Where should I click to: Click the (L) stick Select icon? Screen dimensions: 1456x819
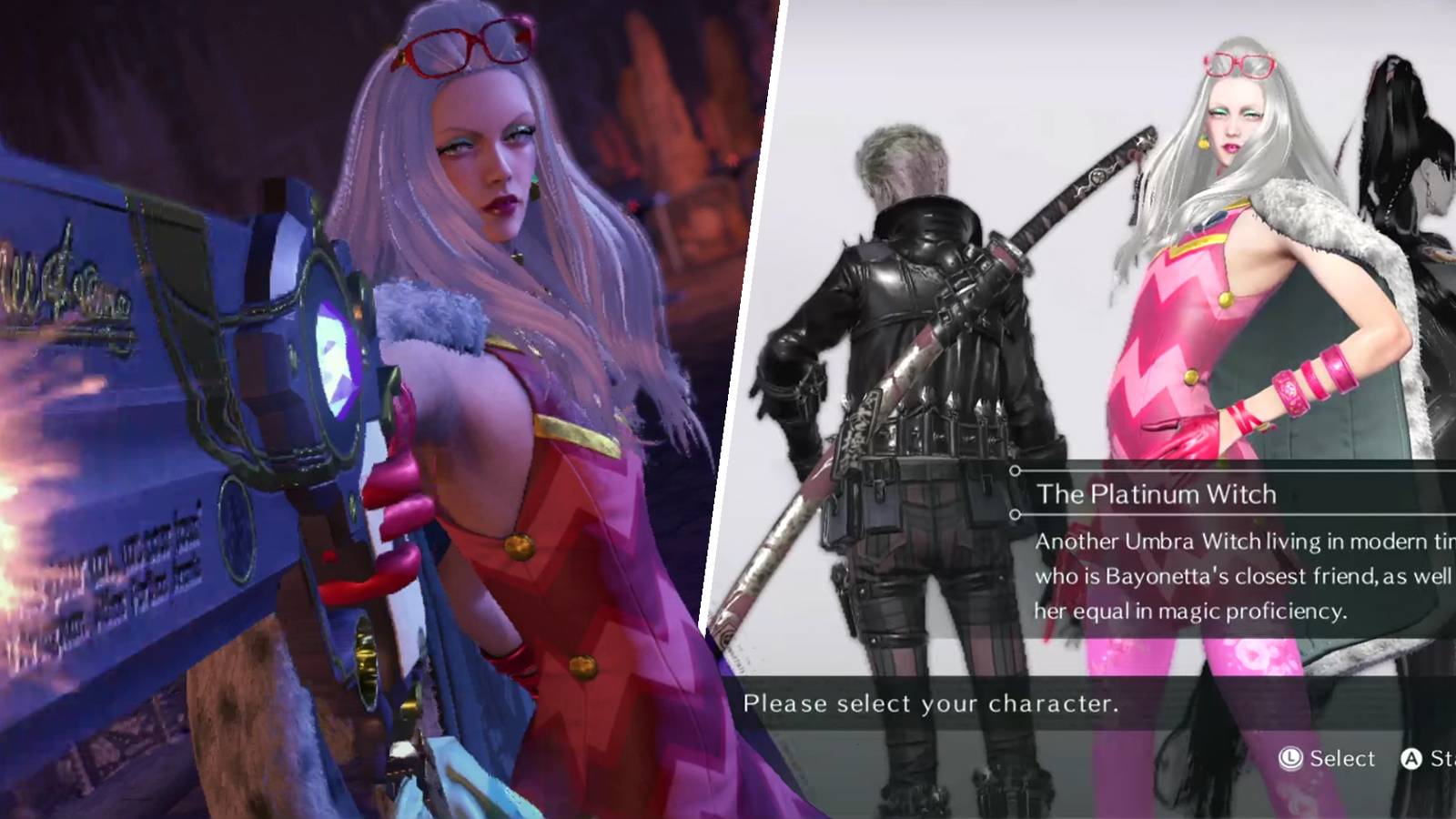(x=1289, y=757)
